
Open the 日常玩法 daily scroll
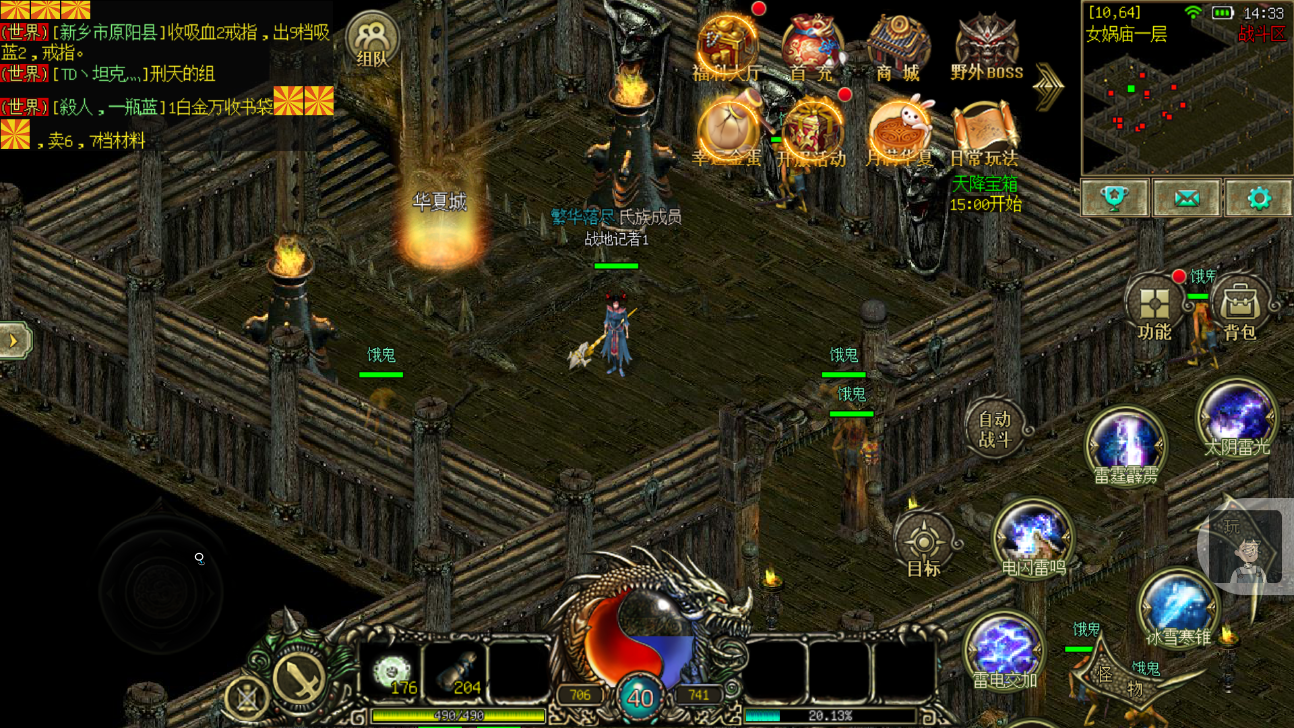[x=984, y=130]
